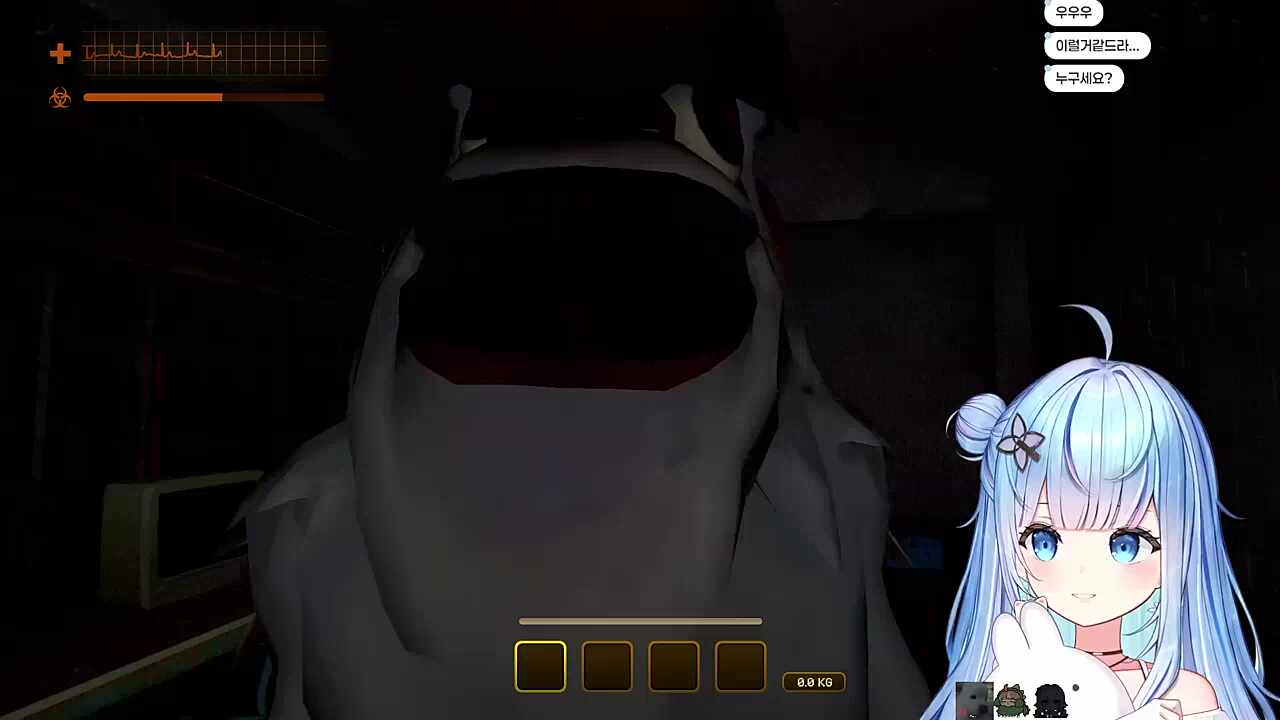Screen dimensions: 1280x720
Task: Click the heartbeat ECG monitor display
Action: click(x=203, y=54)
